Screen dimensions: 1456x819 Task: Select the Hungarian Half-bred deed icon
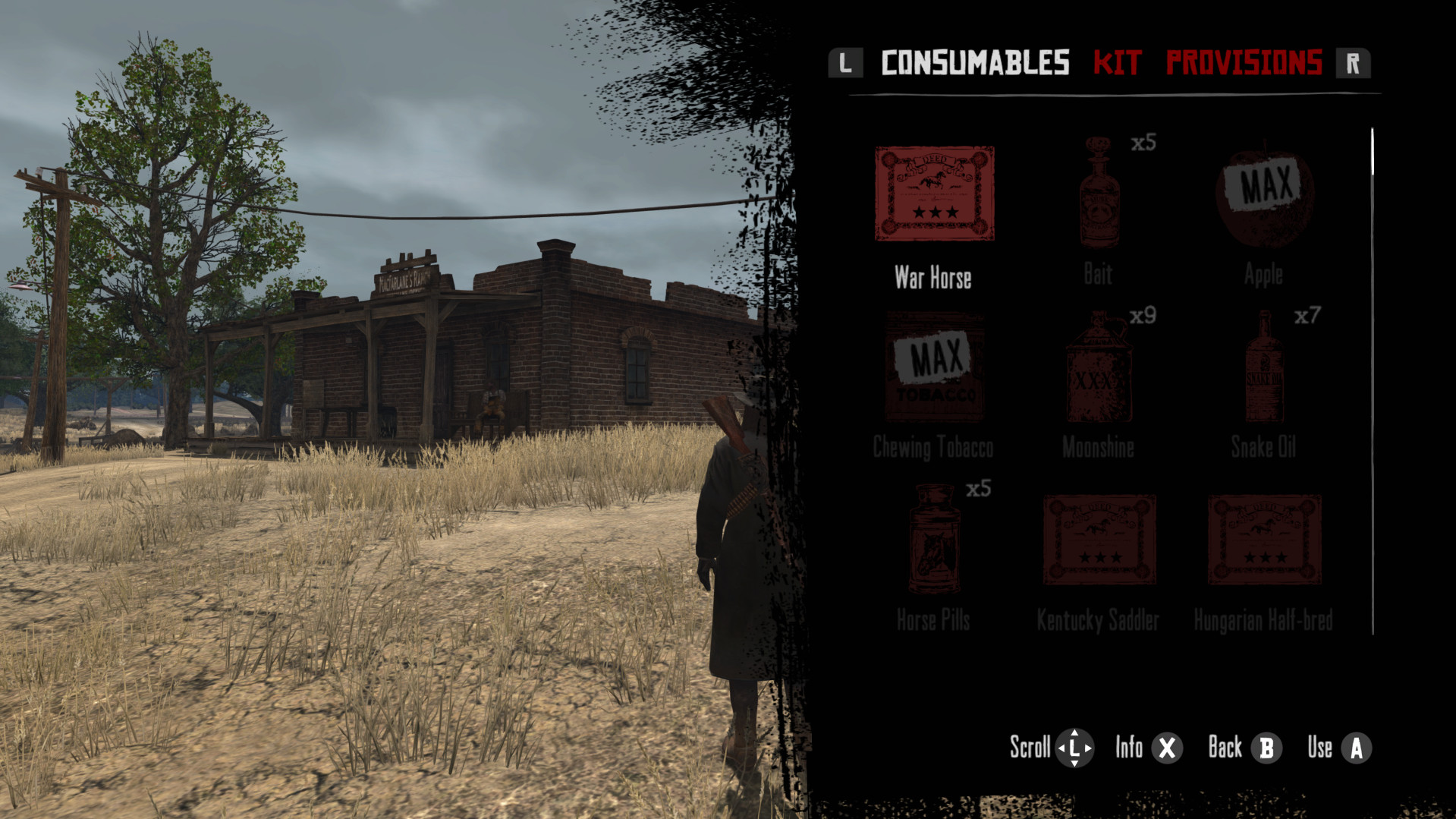coord(1263,539)
